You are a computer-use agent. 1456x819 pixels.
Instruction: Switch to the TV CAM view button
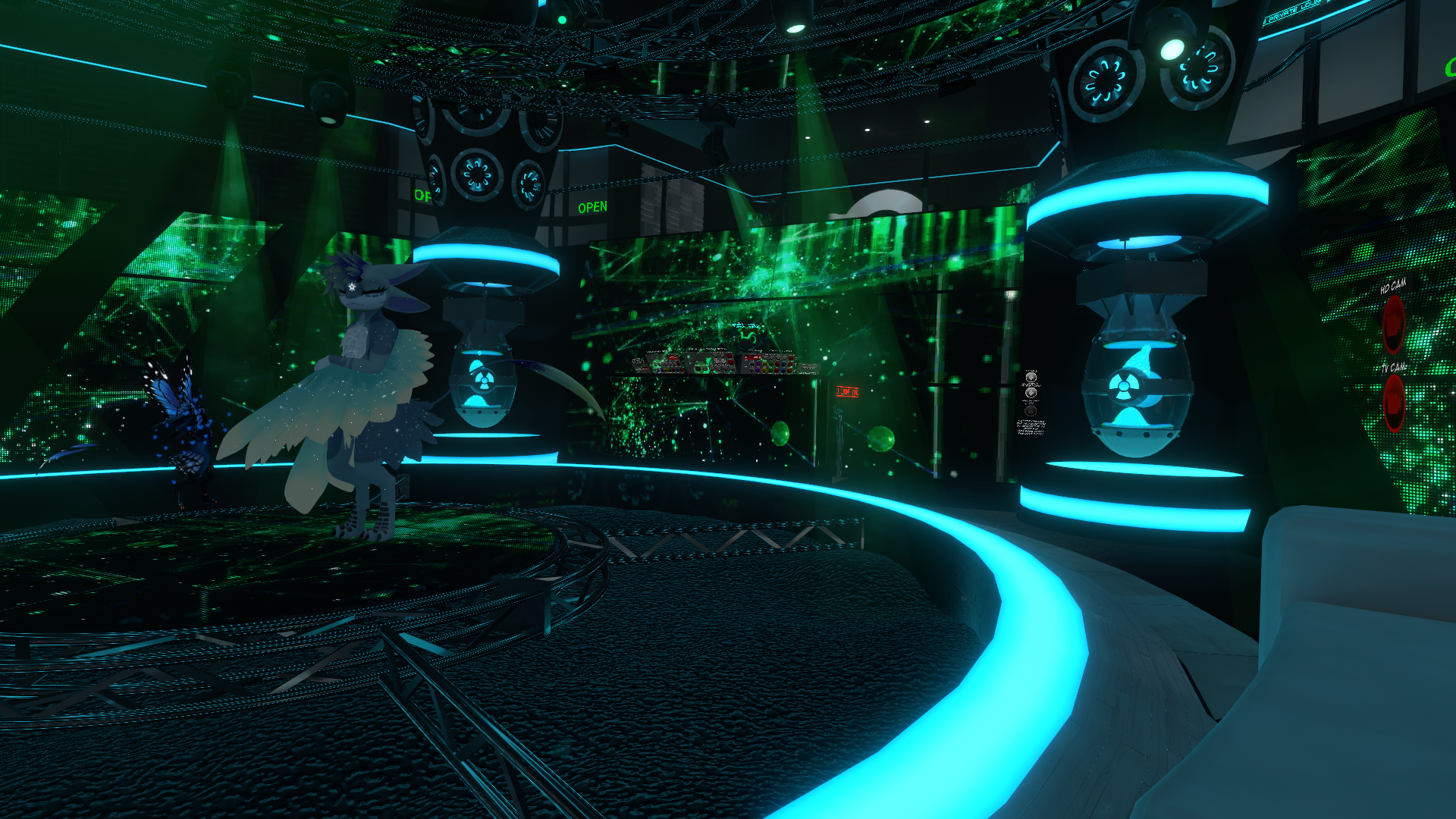1394,403
